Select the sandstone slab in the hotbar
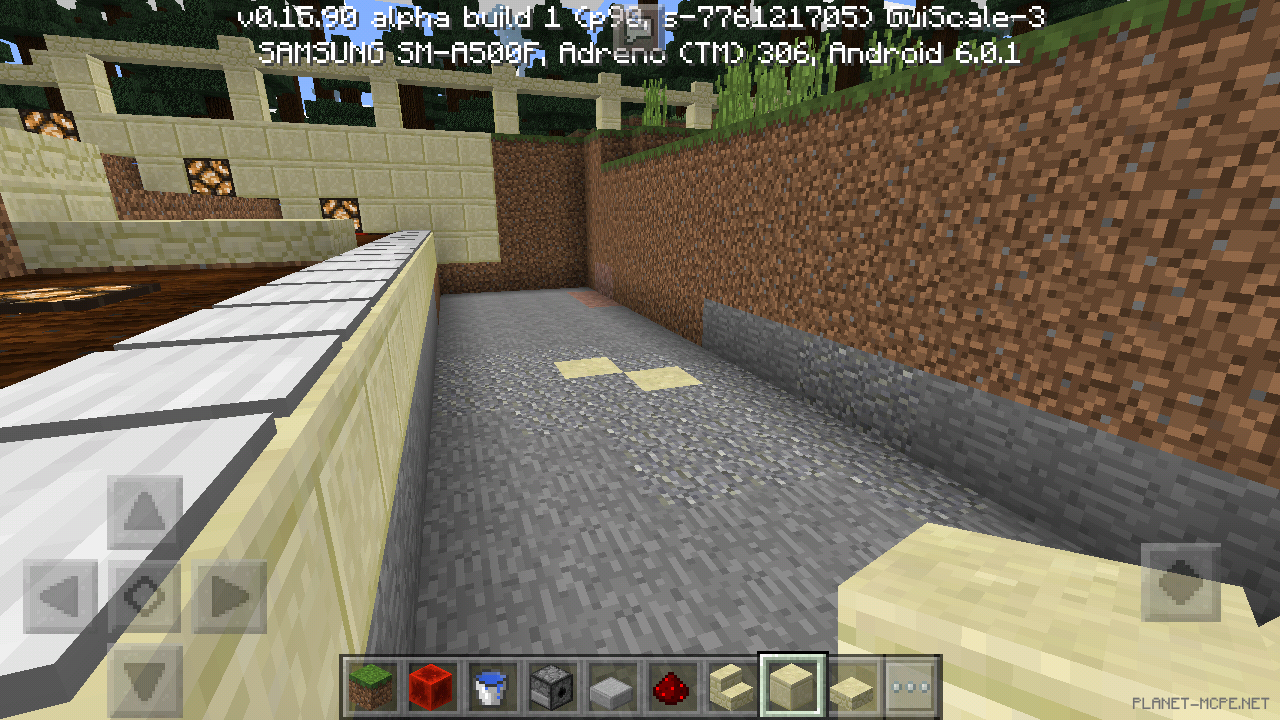1280x720 pixels. click(850, 685)
